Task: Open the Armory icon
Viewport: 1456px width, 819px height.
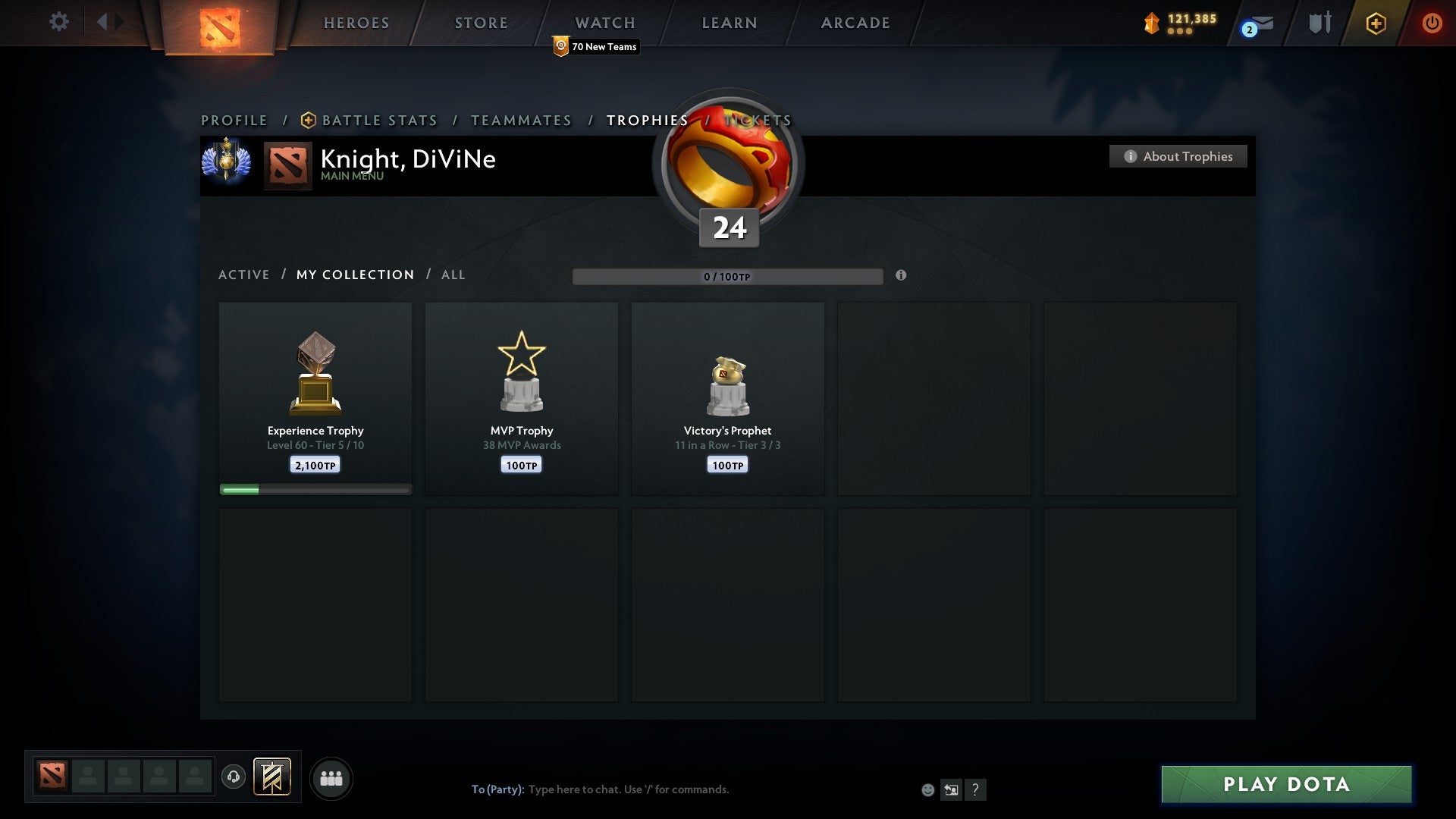Action: 1320,23
